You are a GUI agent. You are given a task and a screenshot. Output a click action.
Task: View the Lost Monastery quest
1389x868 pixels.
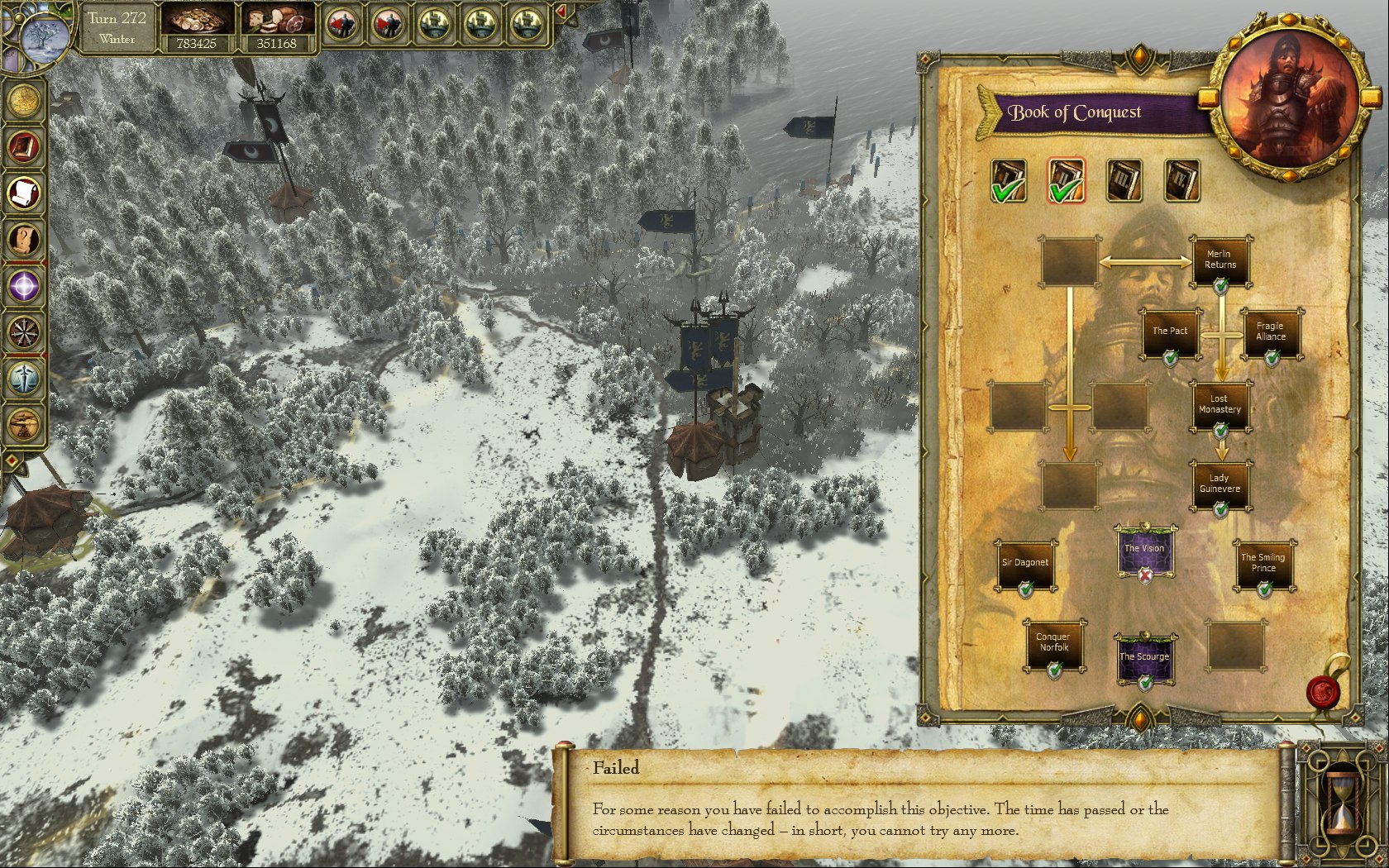click(1220, 405)
